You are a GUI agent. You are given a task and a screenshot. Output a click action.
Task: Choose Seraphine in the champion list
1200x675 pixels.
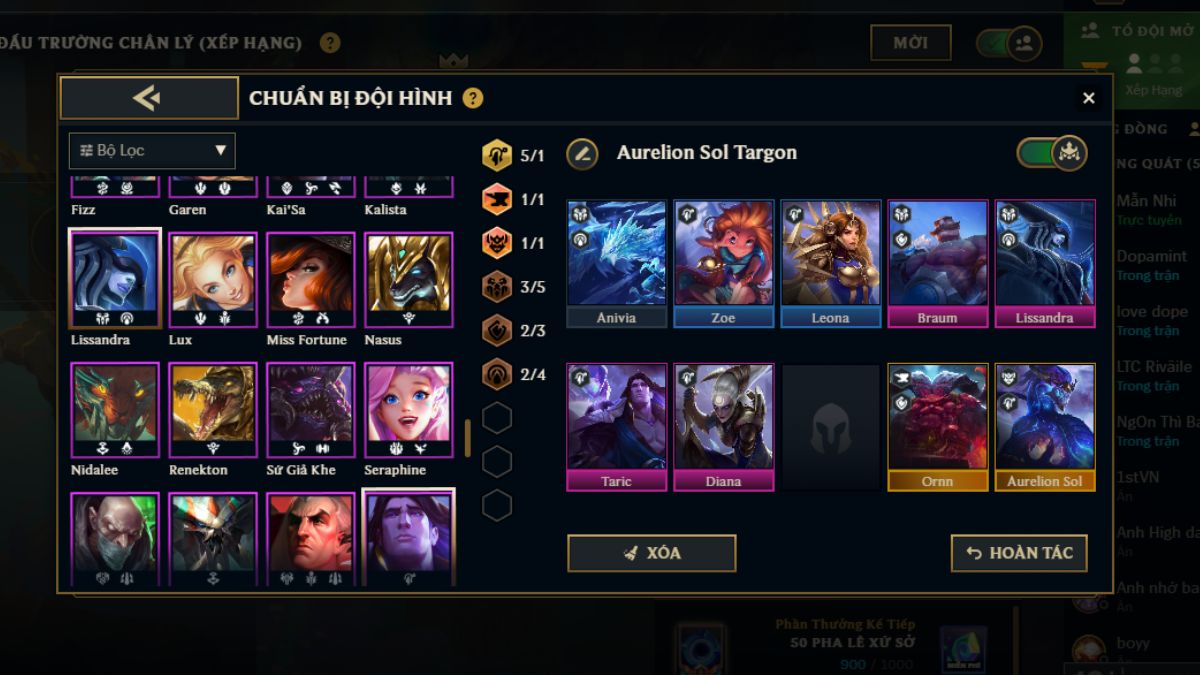[x=408, y=410]
